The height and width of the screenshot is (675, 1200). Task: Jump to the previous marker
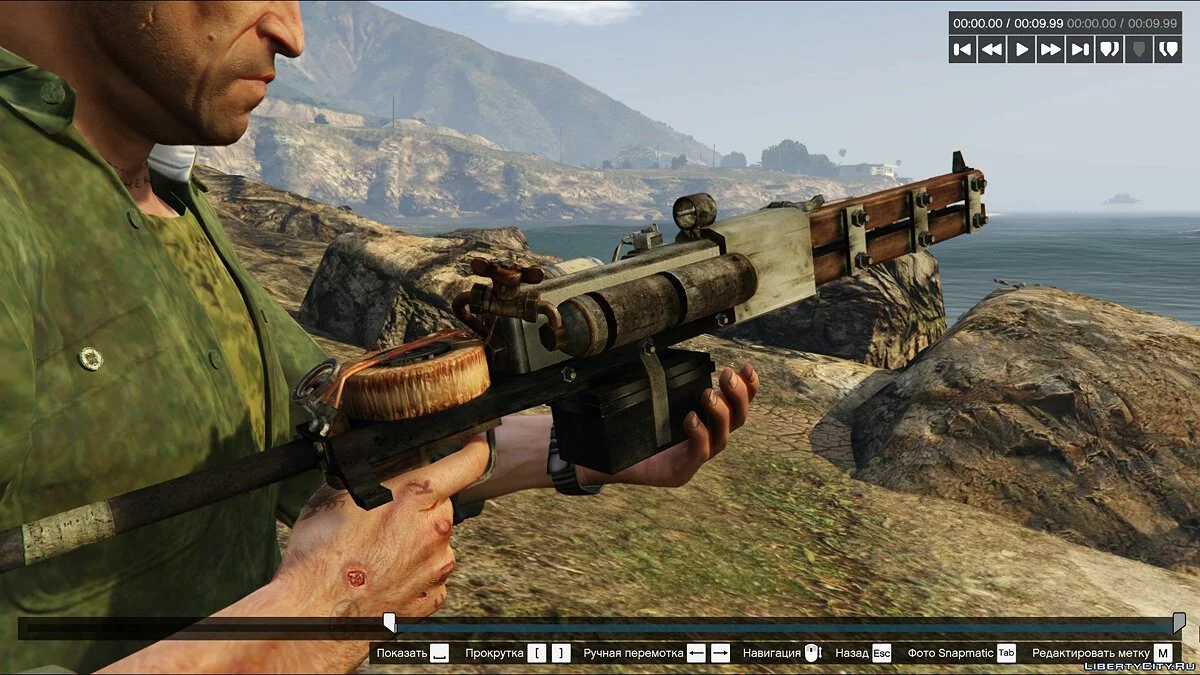click(1109, 49)
